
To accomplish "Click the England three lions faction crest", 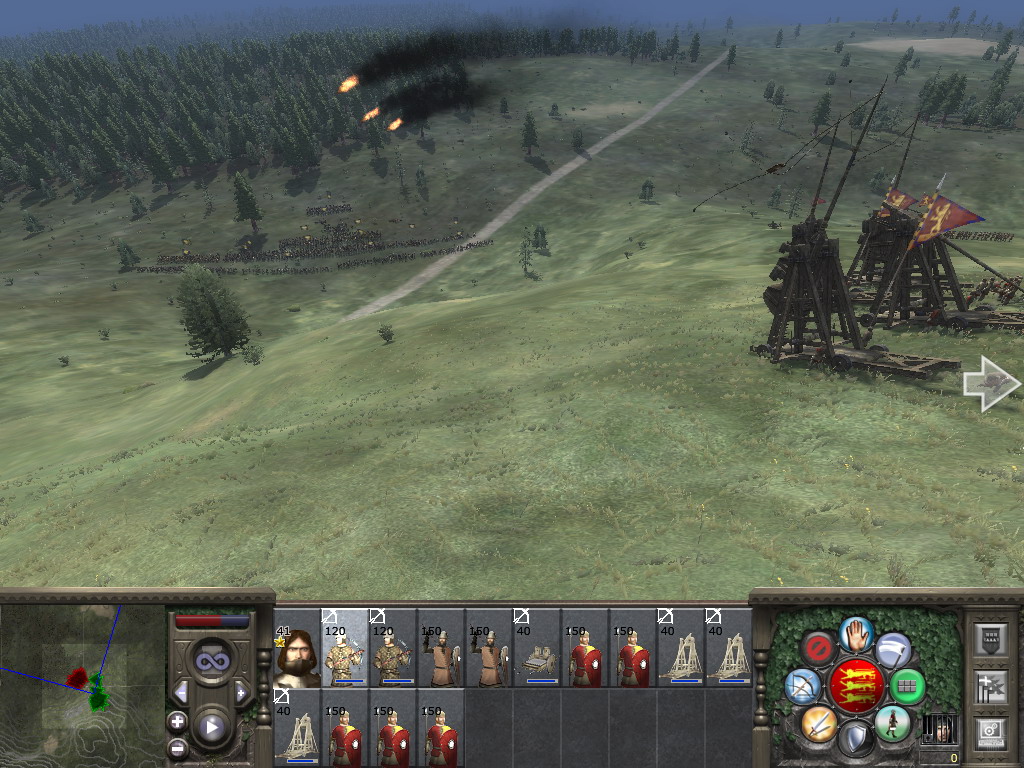I will (855, 686).
